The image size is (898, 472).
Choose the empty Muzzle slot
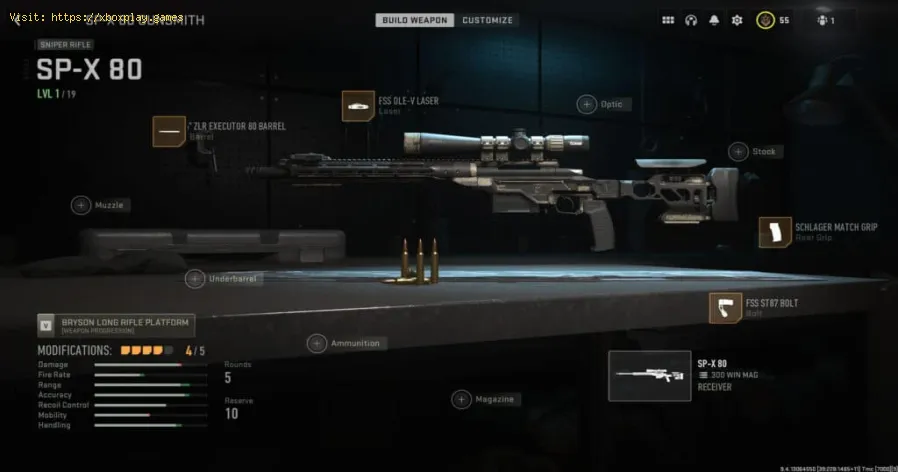tap(81, 205)
